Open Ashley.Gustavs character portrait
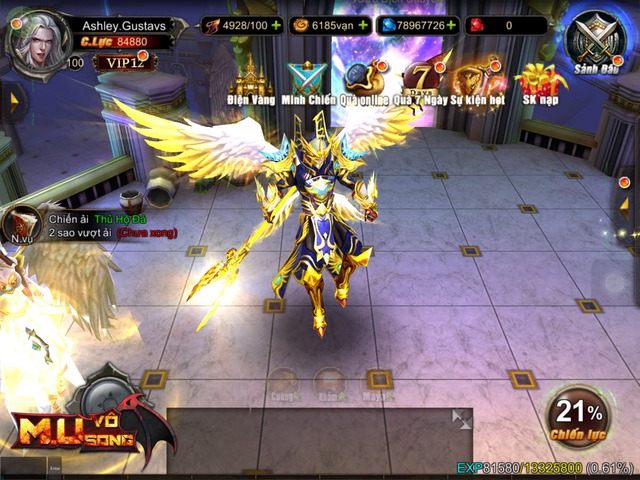 (x=36, y=38)
